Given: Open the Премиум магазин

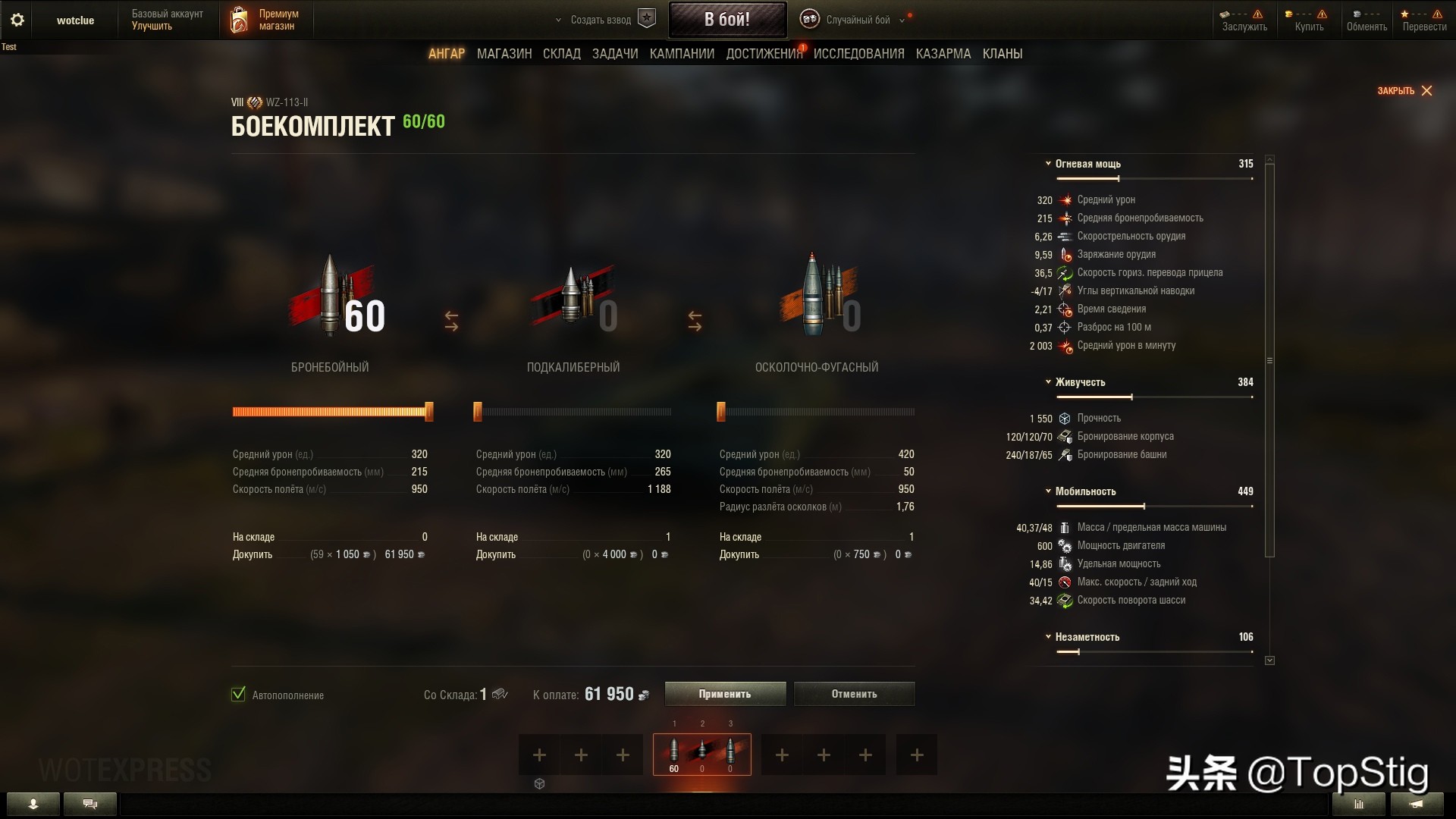Looking at the screenshot, I should pyautogui.click(x=265, y=20).
